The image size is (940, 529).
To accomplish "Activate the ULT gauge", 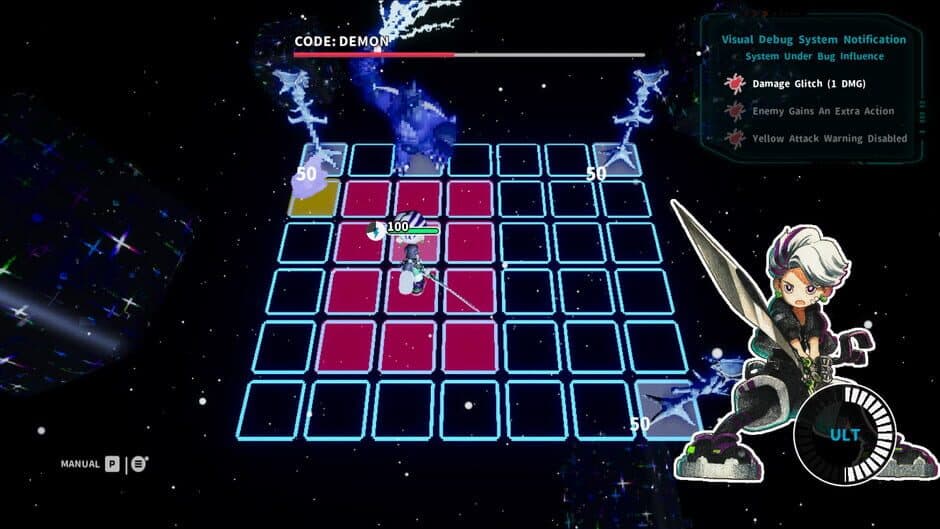I will 836,435.
